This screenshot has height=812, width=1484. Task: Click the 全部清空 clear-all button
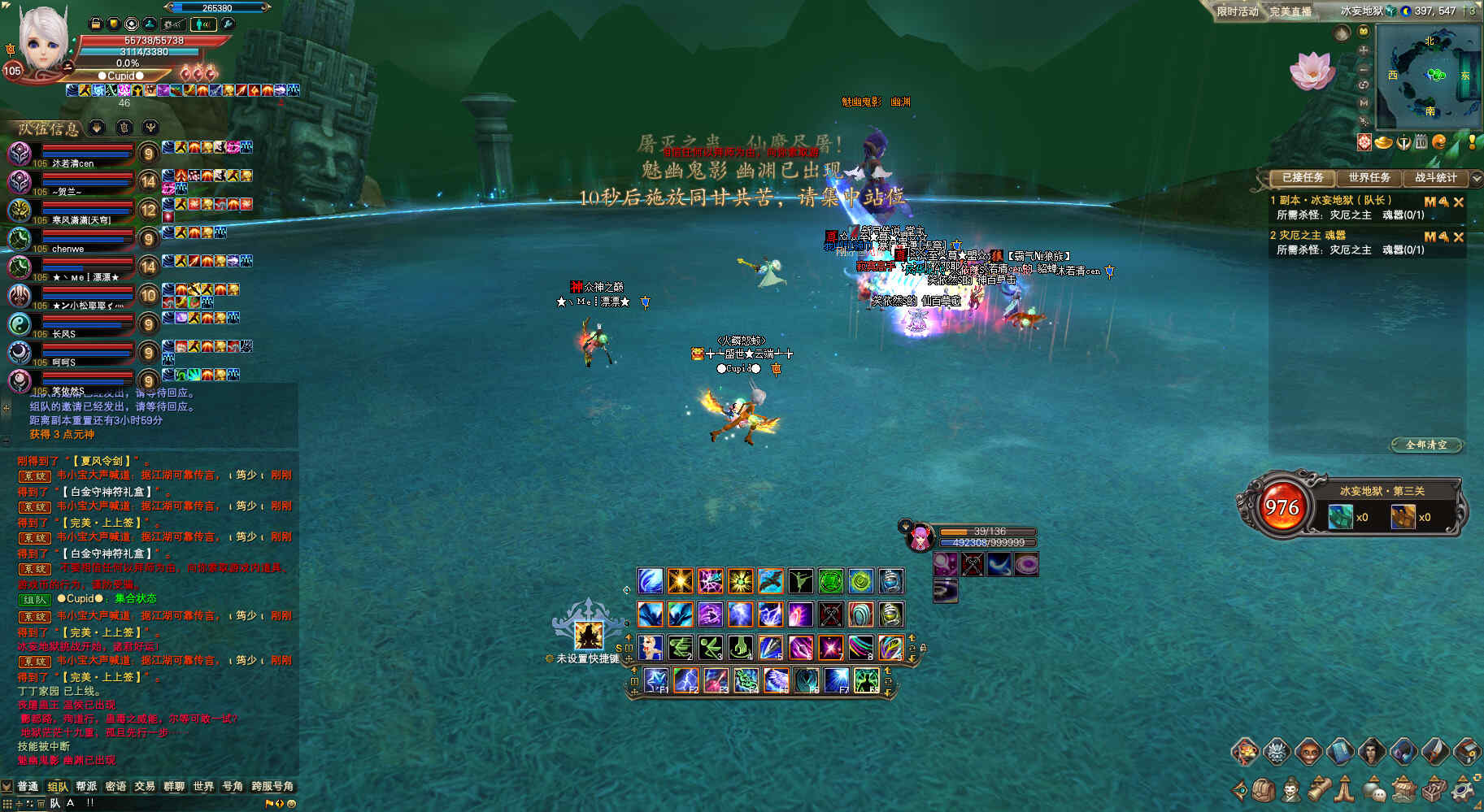point(1426,445)
